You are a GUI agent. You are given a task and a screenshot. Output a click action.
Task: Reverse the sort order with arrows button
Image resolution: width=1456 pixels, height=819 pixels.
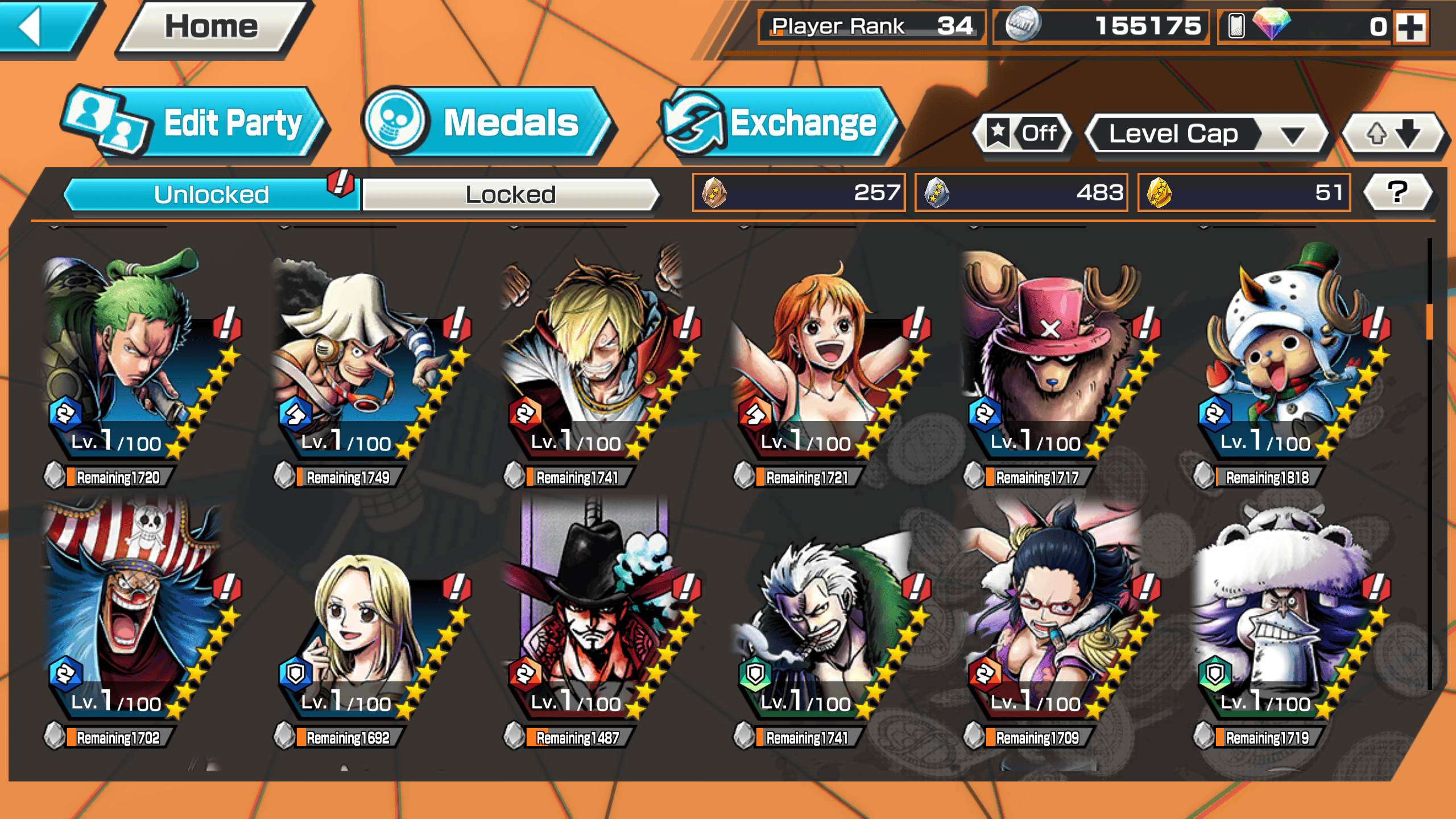pyautogui.click(x=1392, y=134)
